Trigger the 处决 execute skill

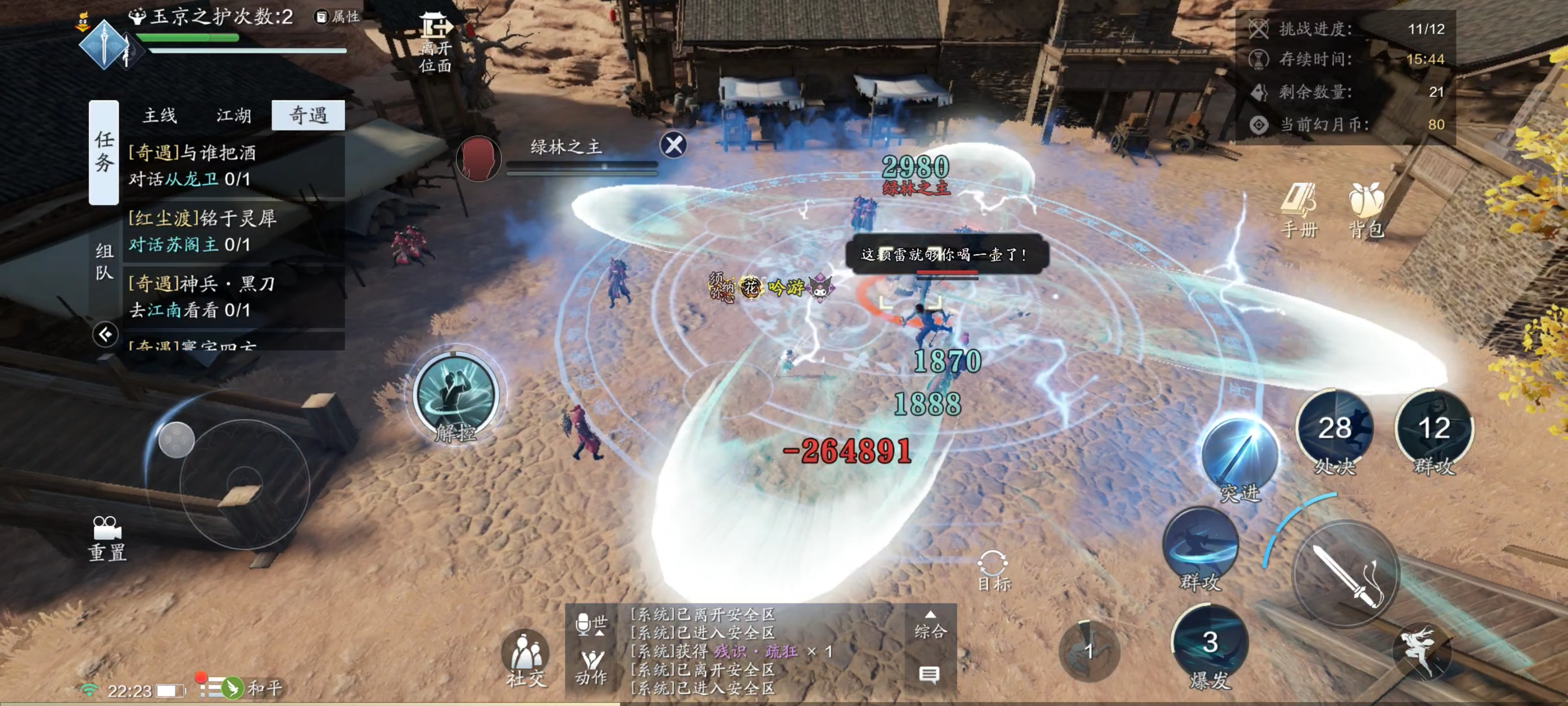pyautogui.click(x=1334, y=429)
